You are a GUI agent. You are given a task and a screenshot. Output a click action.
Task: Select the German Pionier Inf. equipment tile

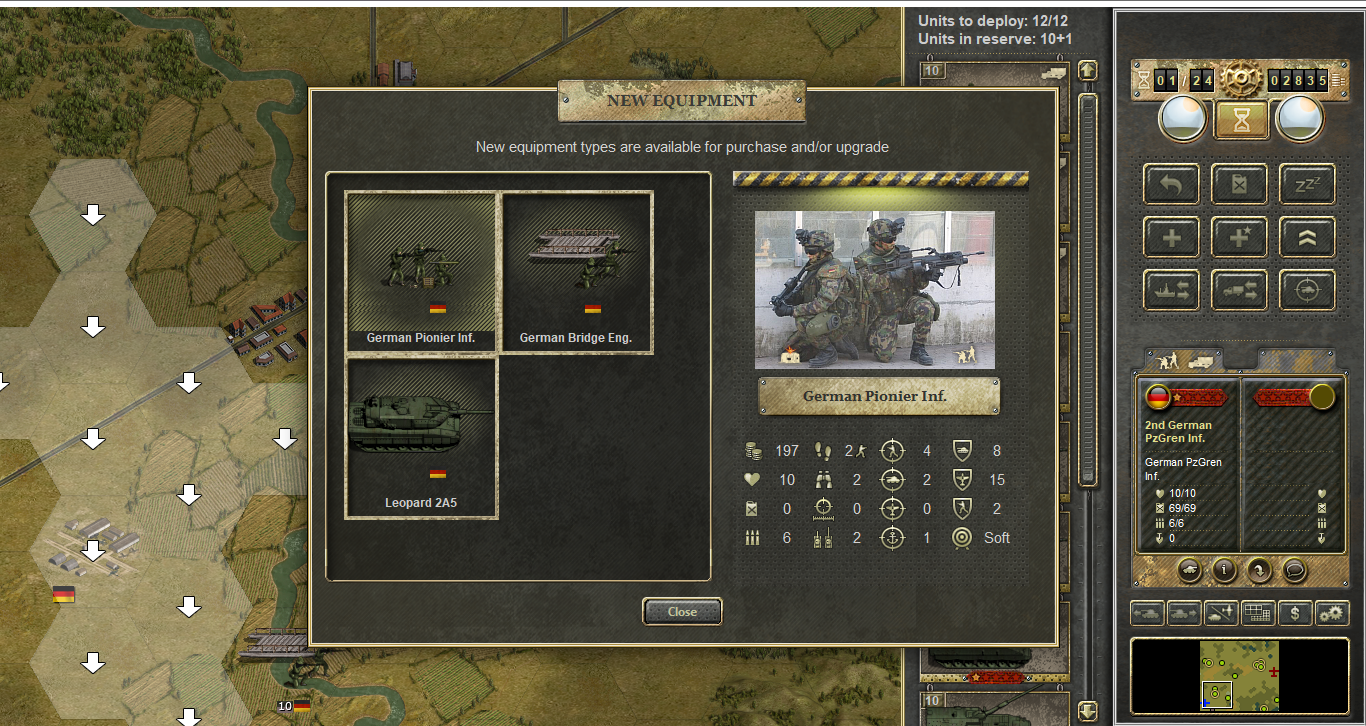(421, 271)
